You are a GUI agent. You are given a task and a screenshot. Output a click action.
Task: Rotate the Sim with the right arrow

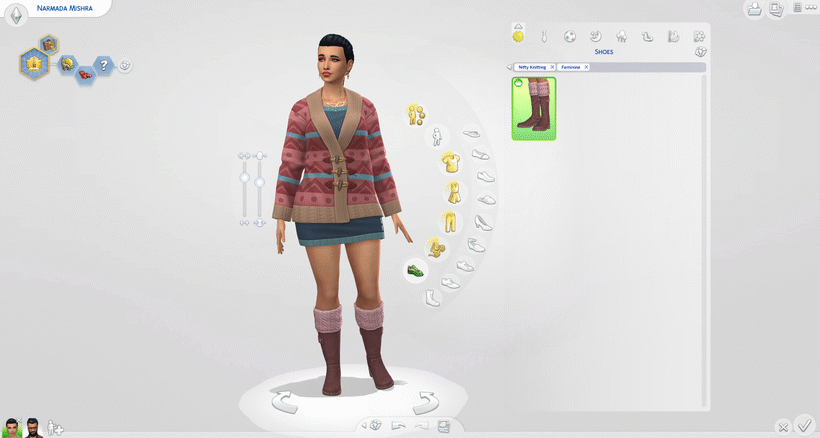[426, 403]
